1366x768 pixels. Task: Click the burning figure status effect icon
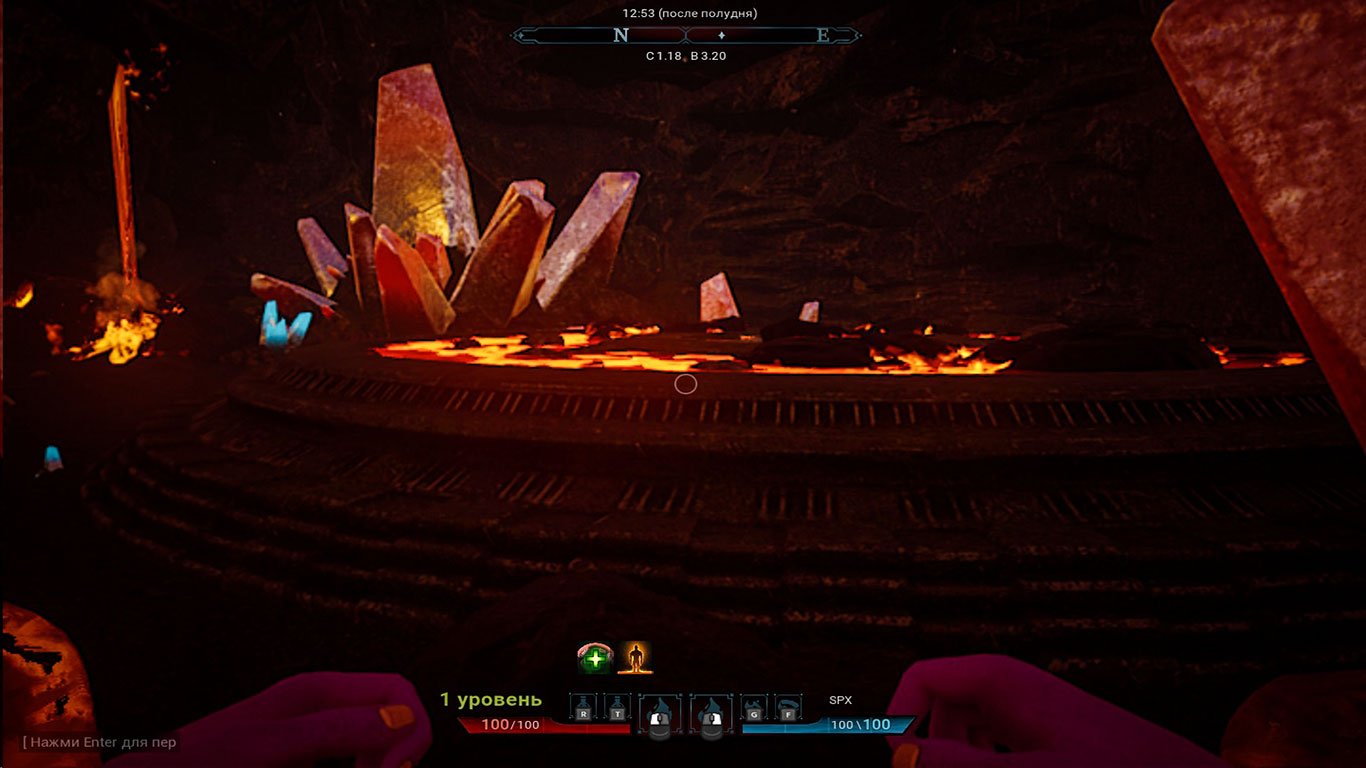[634, 658]
